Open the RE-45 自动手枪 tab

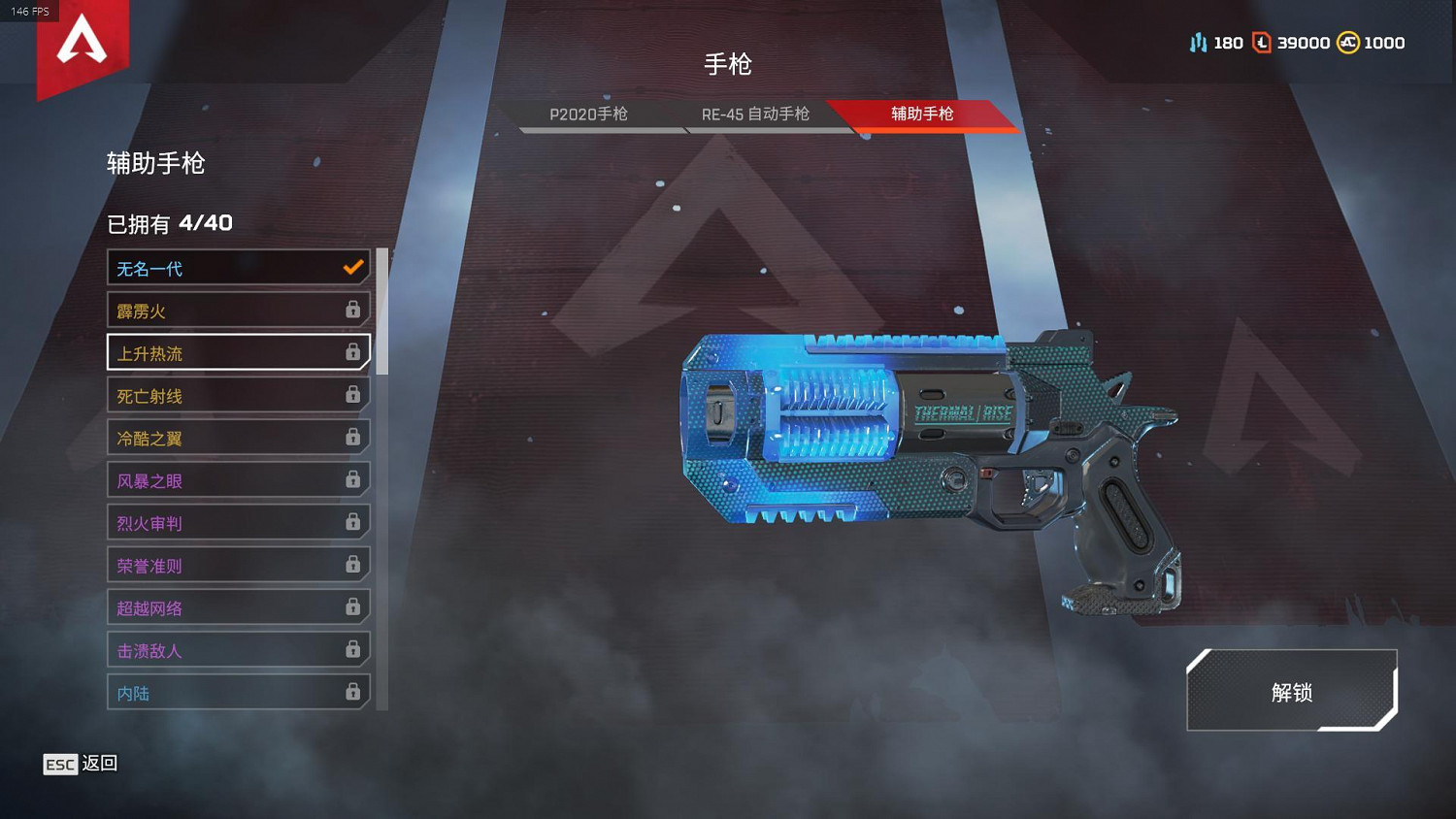point(757,115)
